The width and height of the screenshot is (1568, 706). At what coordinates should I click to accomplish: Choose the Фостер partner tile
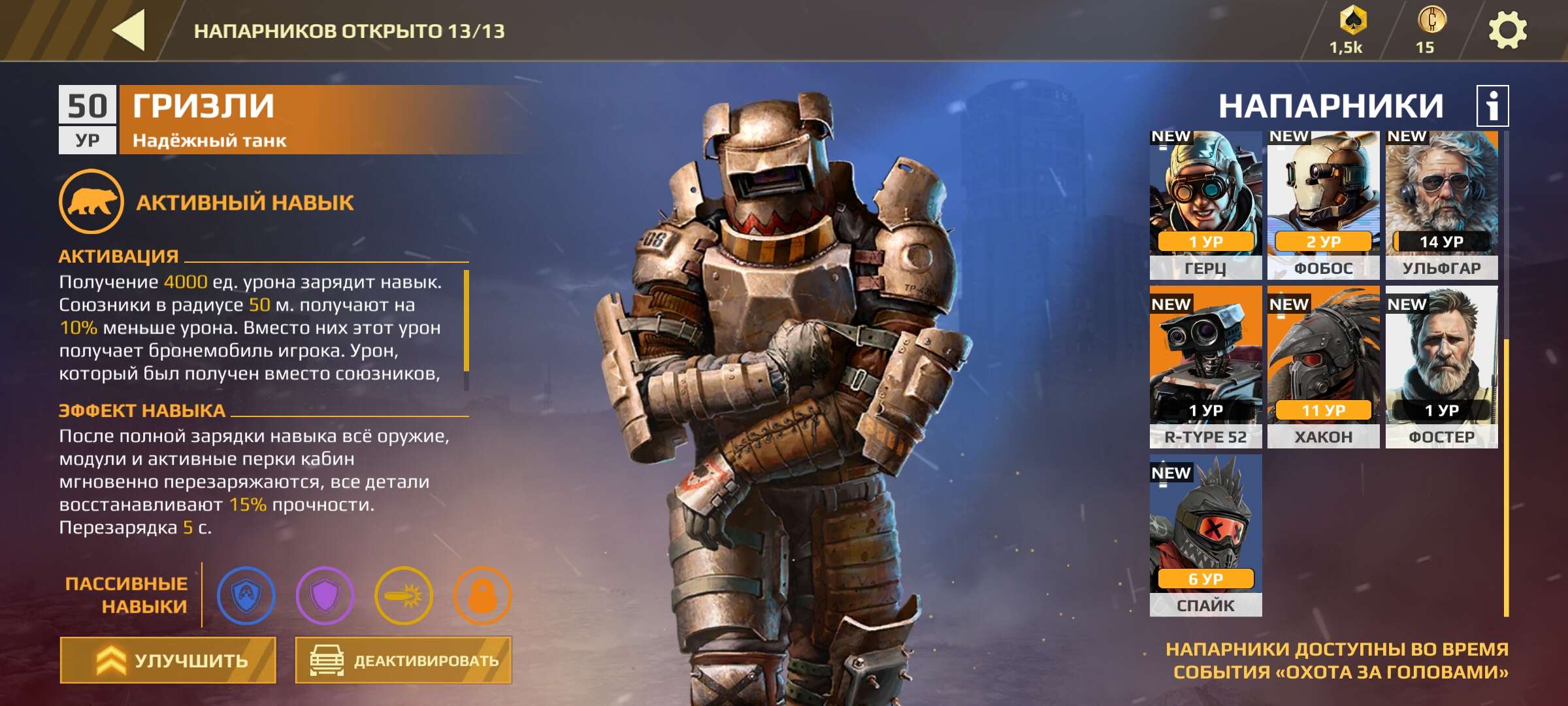tap(1441, 366)
